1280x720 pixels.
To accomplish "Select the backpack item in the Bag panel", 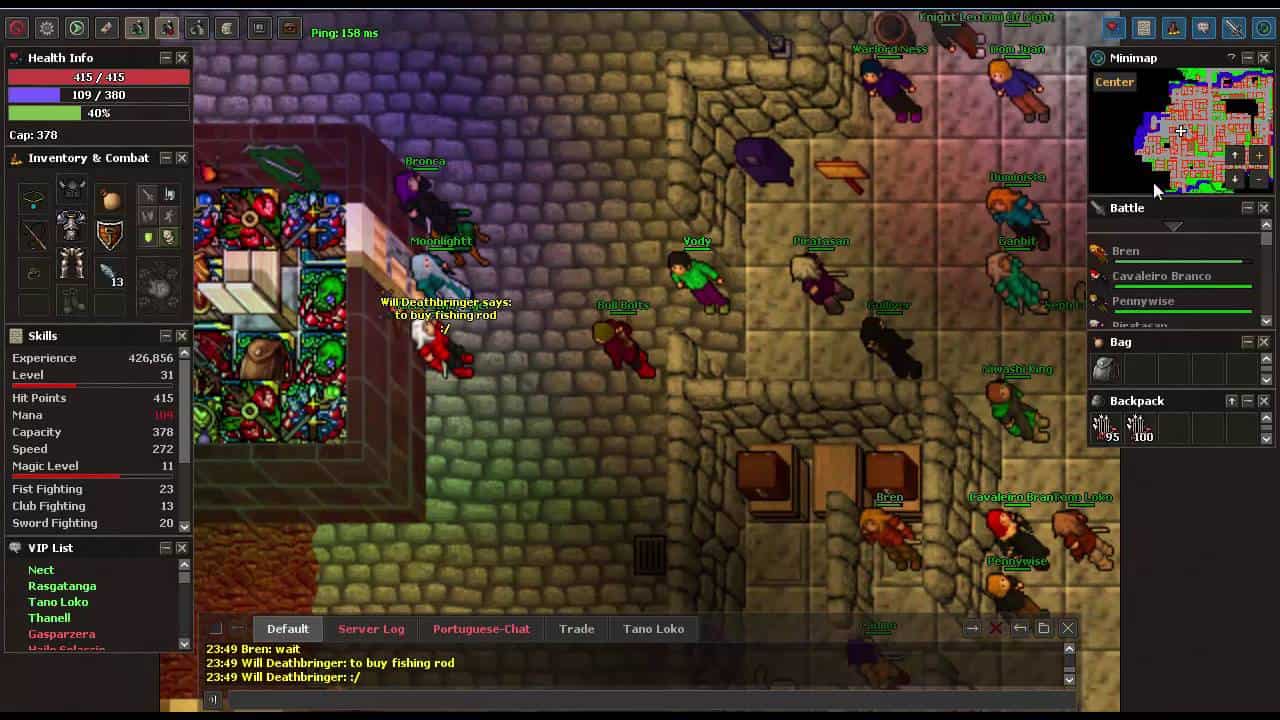I will (x=1104, y=369).
